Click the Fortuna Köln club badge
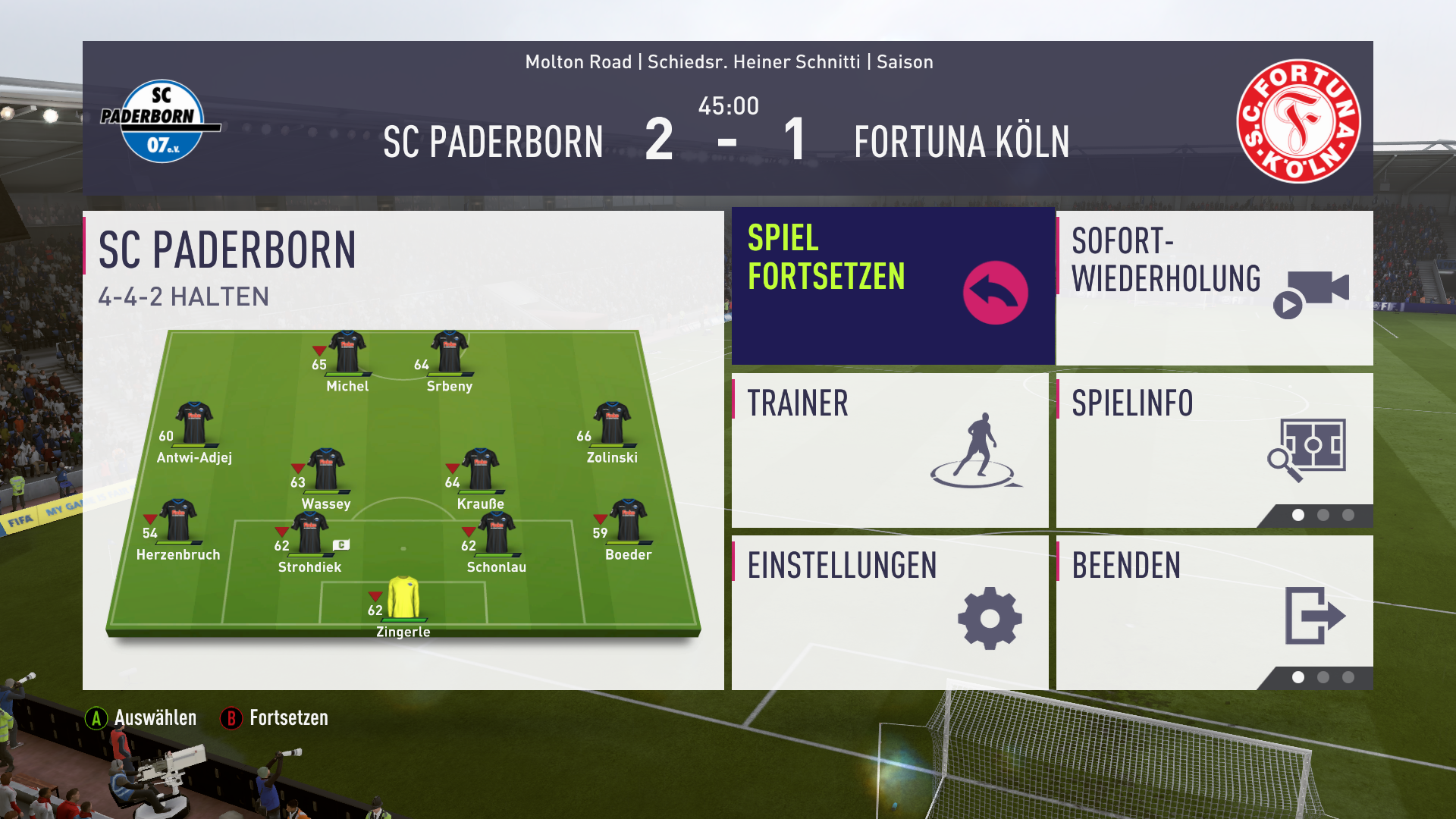Viewport: 1456px width, 819px height. click(x=1299, y=121)
